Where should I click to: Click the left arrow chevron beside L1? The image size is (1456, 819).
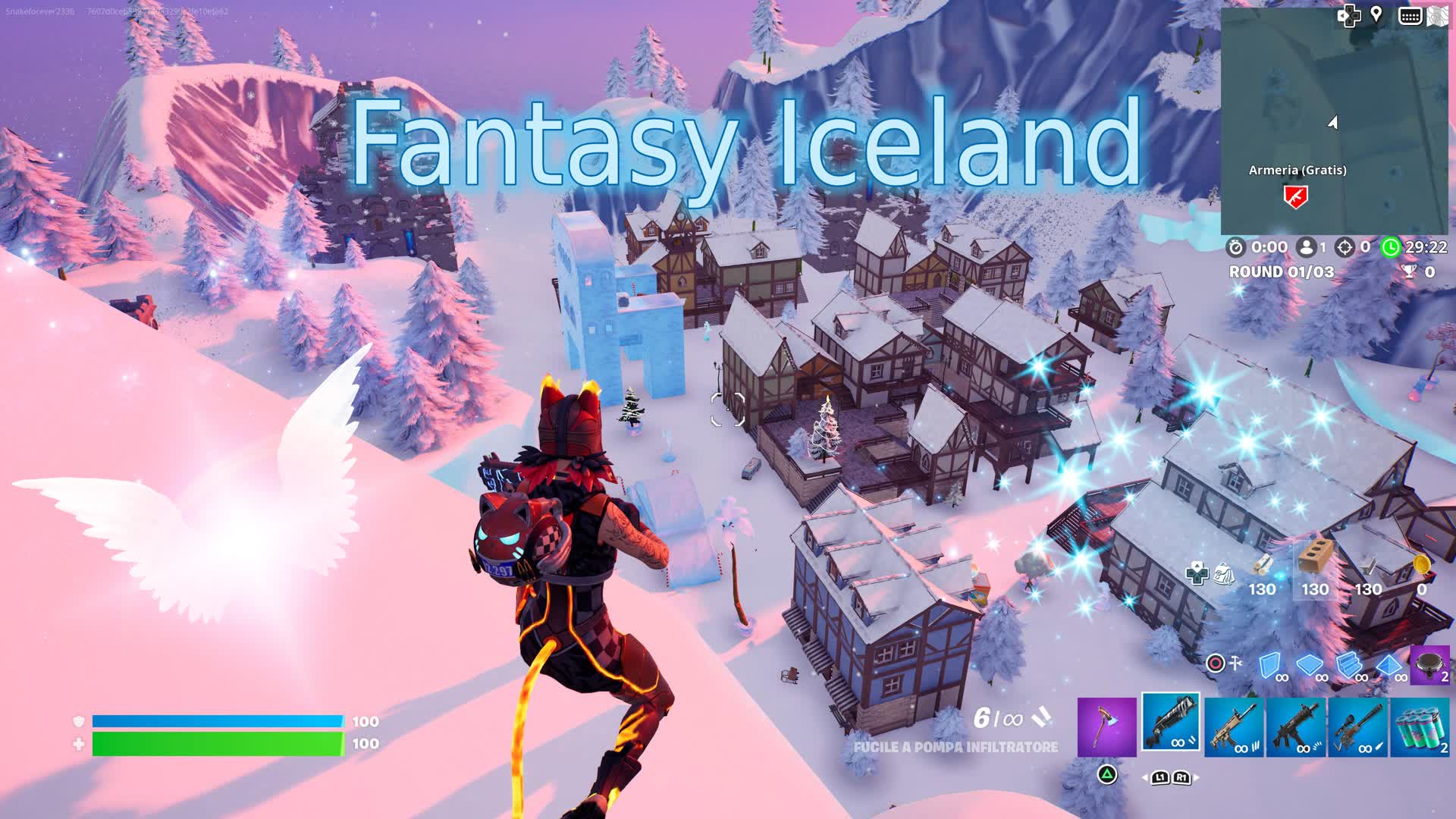pos(1146,778)
